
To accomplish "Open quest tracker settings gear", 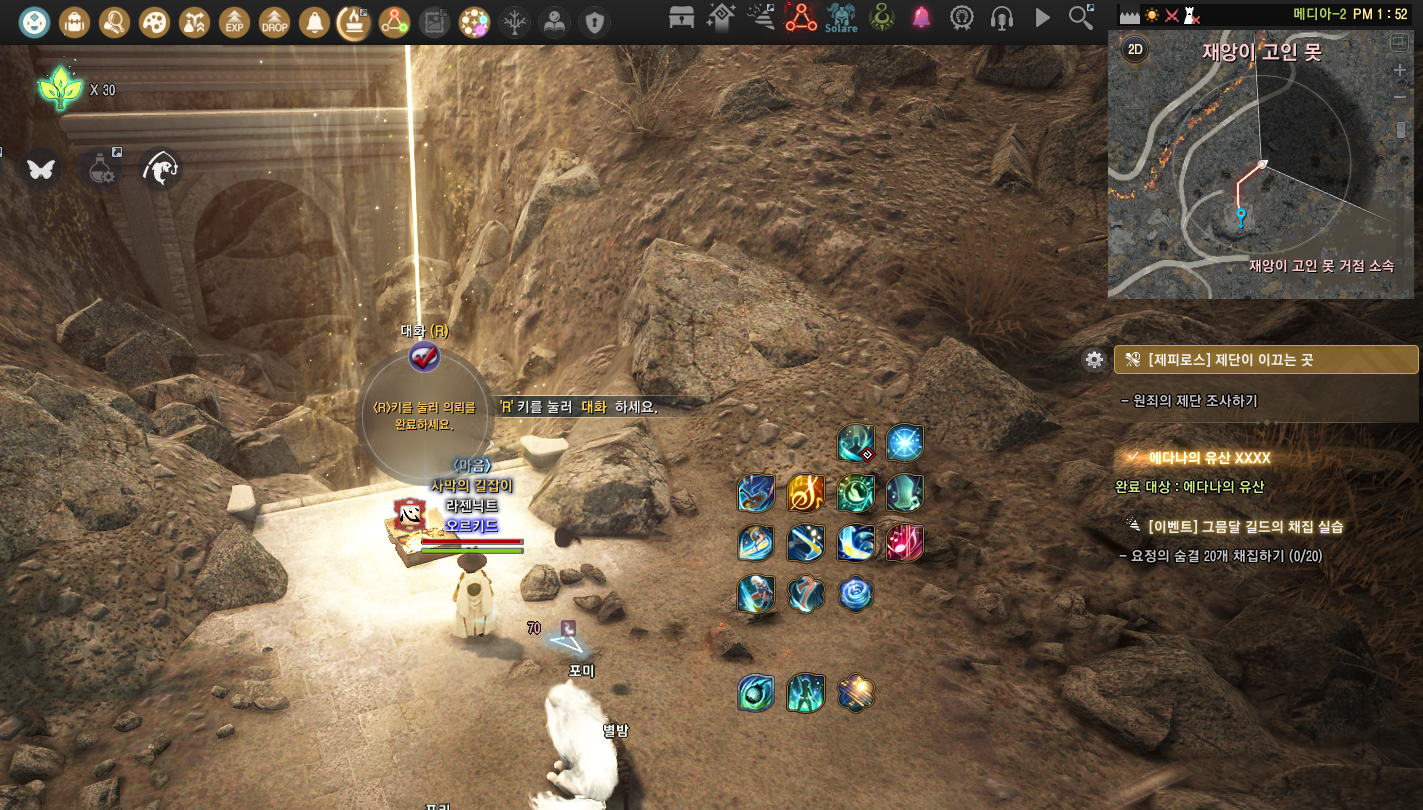I will click(1094, 360).
